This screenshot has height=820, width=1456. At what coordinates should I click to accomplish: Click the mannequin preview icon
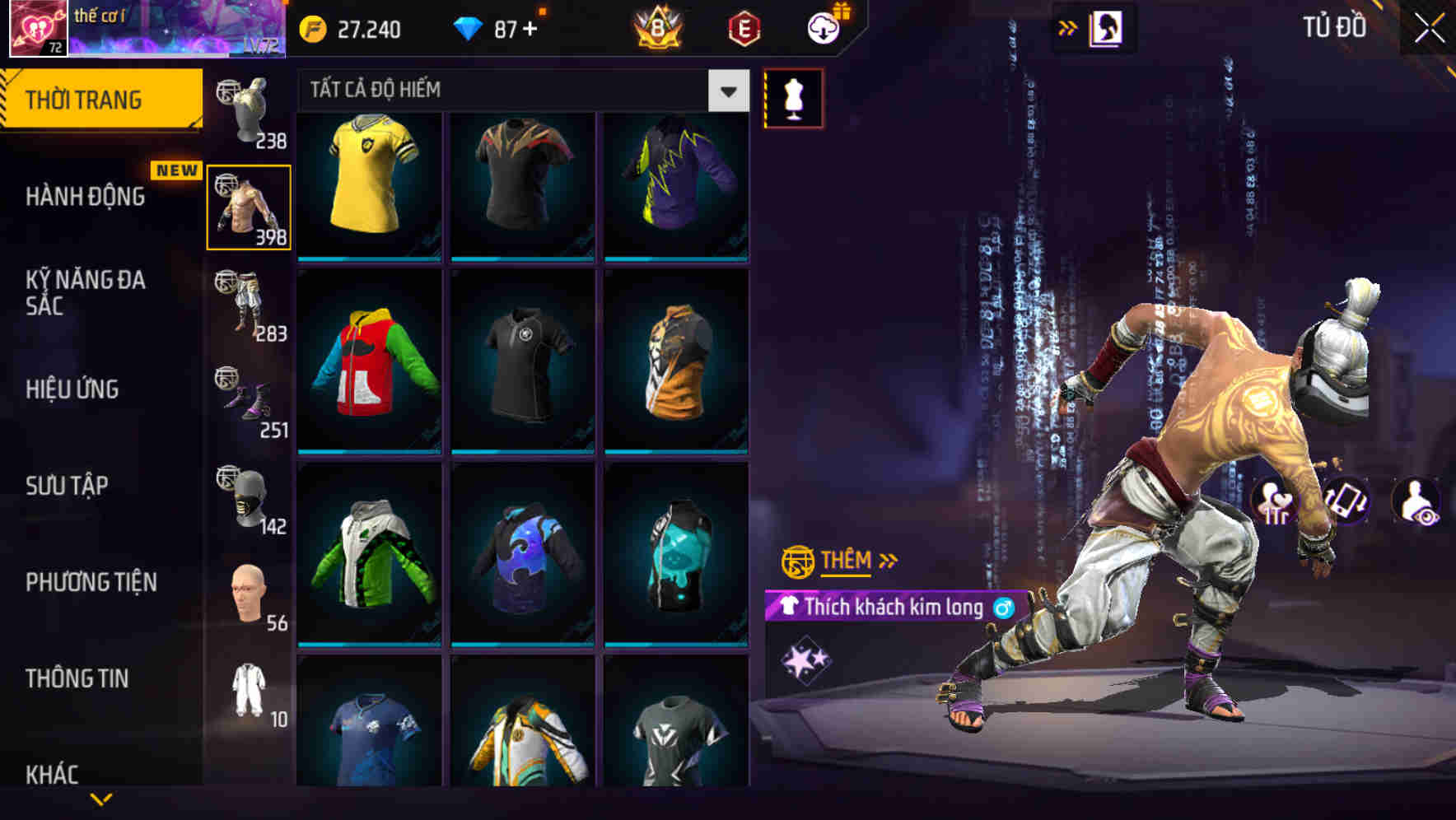tap(792, 97)
